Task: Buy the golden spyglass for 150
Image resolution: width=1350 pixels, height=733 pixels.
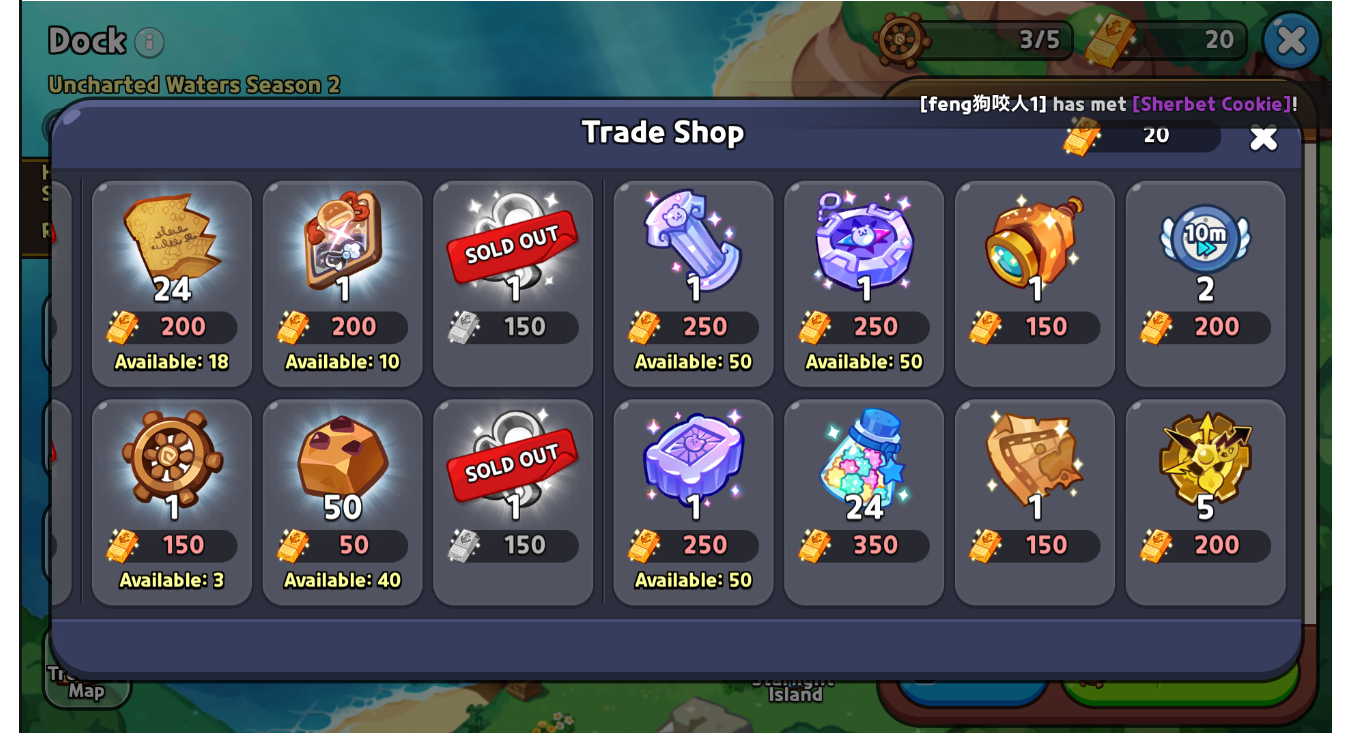Action: [1035, 283]
